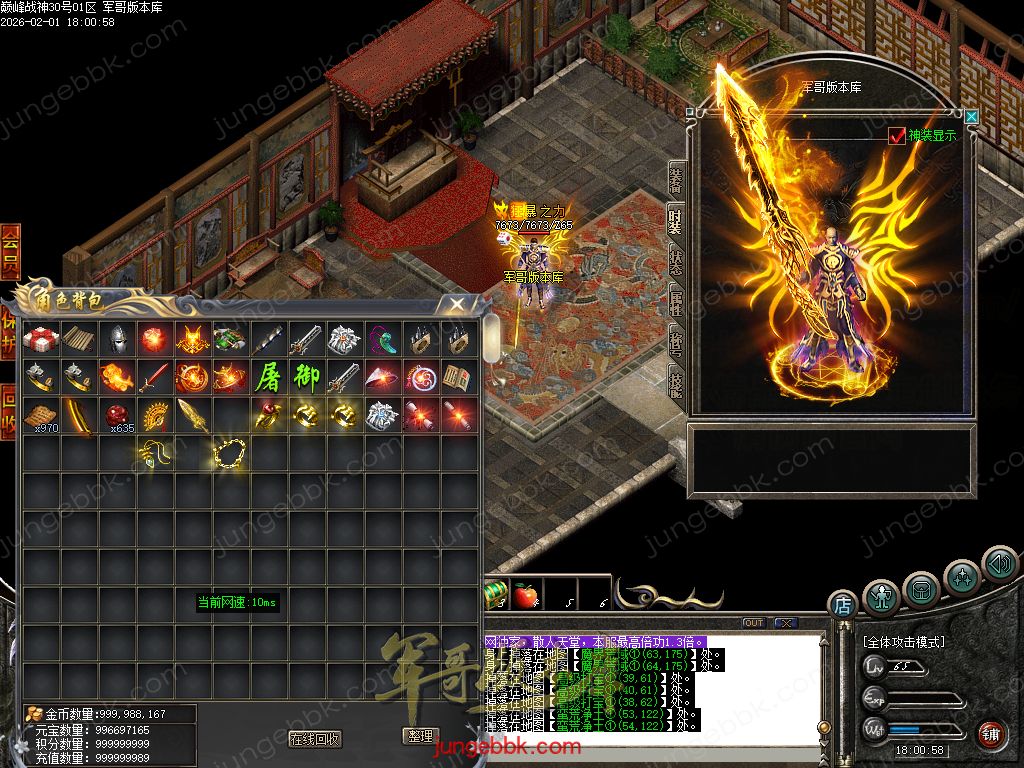Close the character equipment panel
Viewport: 1024px width, 768px height.
click(x=971, y=117)
